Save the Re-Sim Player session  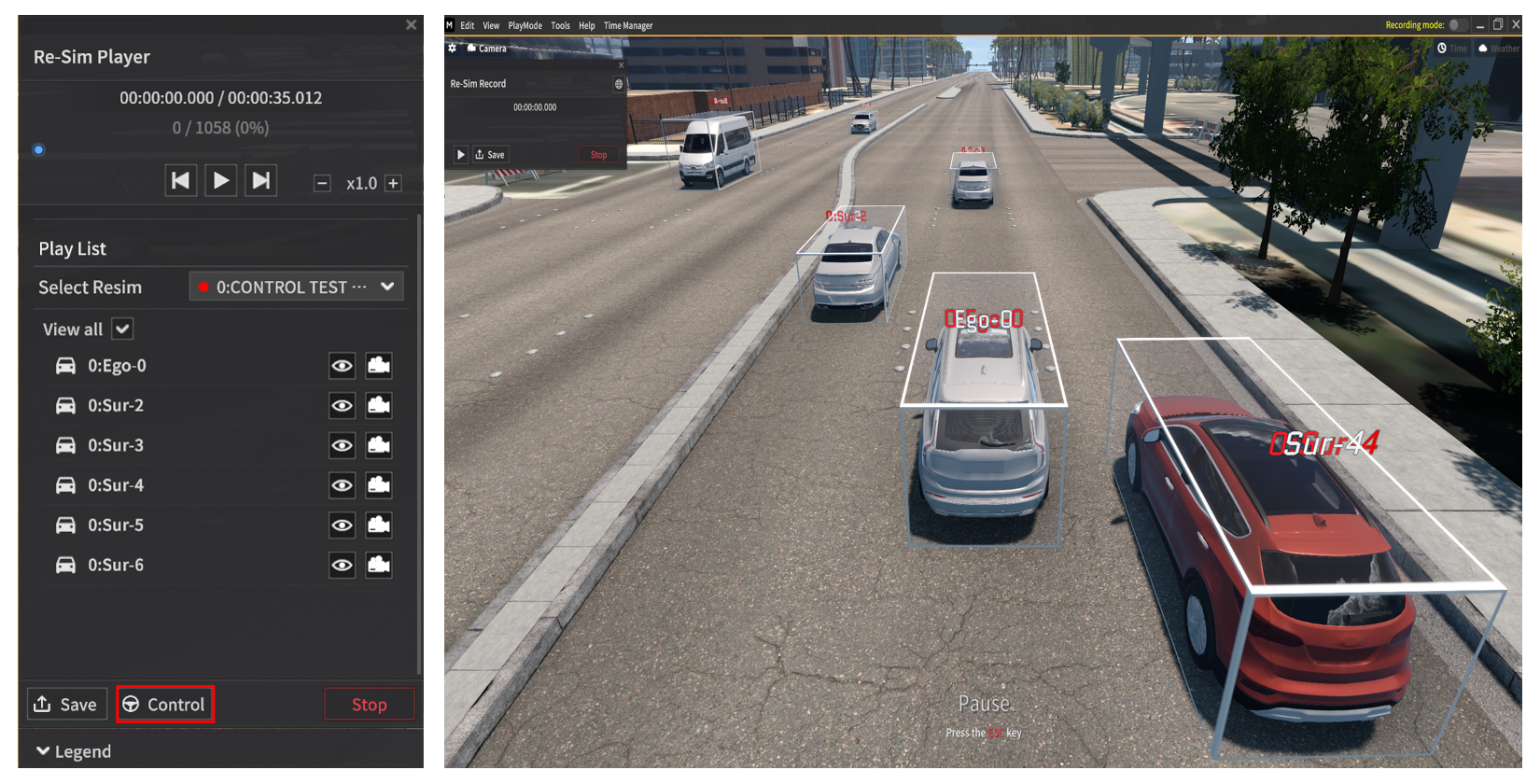click(66, 705)
